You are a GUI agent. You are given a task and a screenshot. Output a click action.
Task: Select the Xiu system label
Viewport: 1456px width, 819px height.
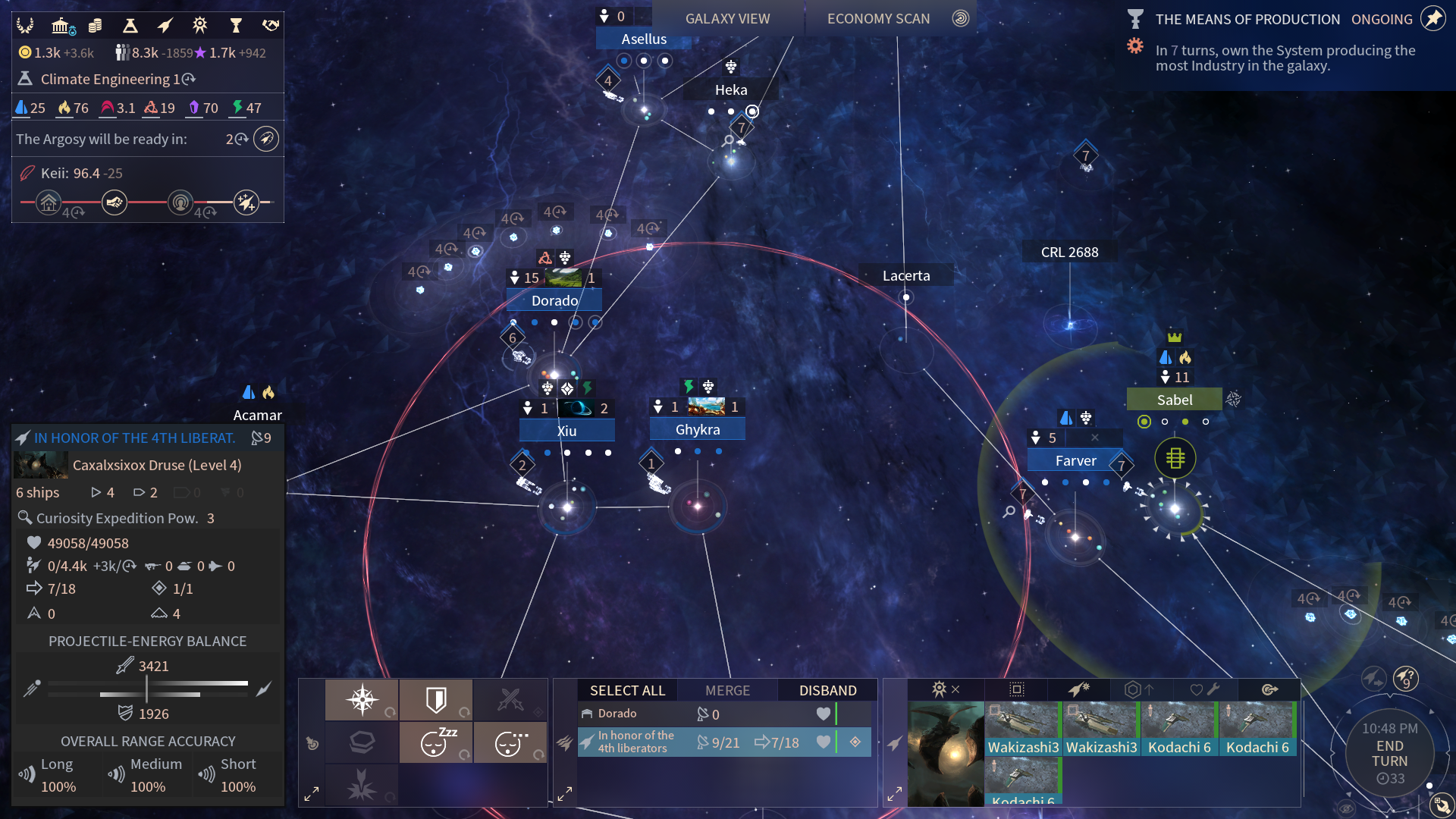point(566,431)
